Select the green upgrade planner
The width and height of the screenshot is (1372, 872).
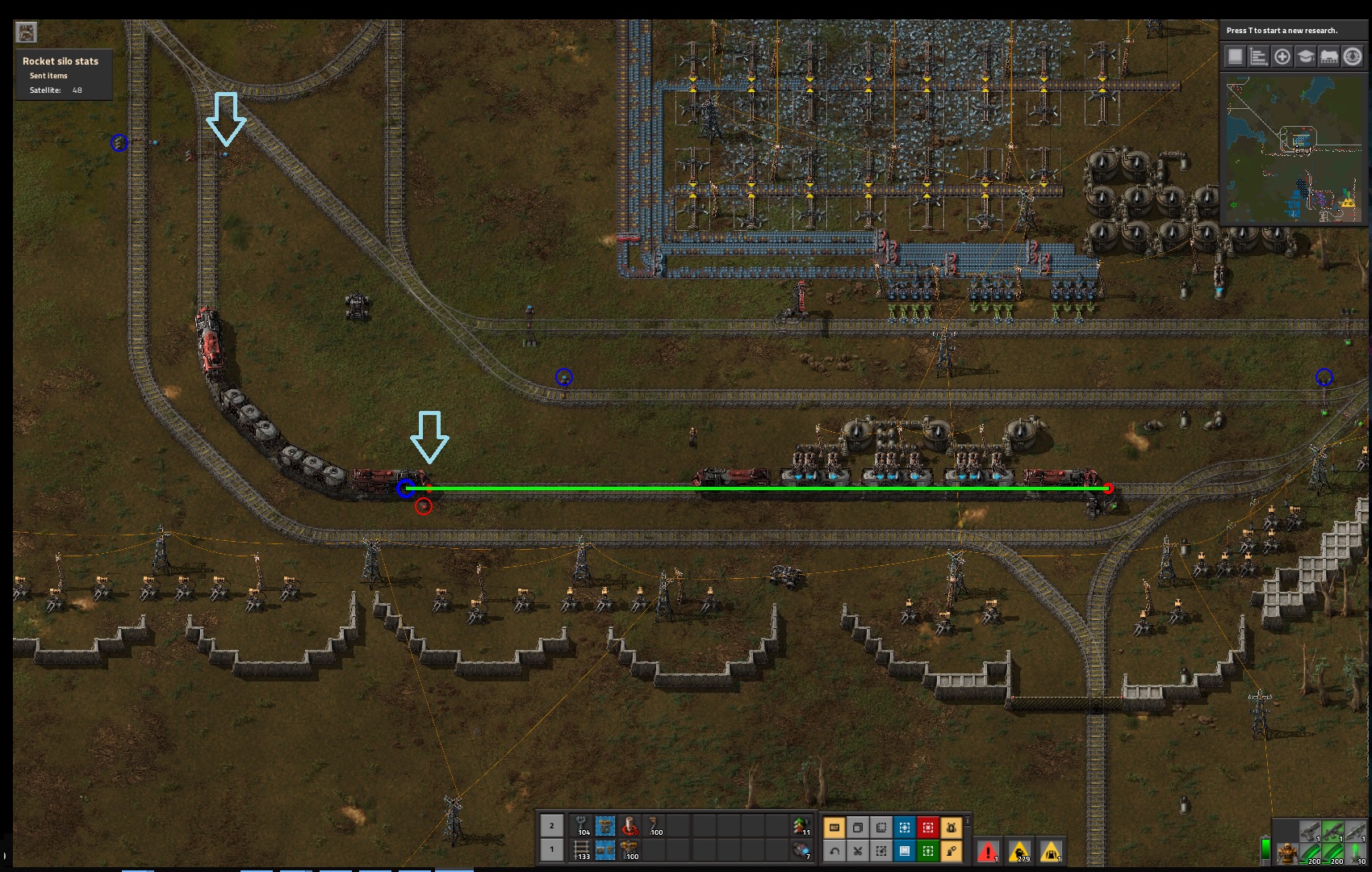pyautogui.click(x=928, y=851)
